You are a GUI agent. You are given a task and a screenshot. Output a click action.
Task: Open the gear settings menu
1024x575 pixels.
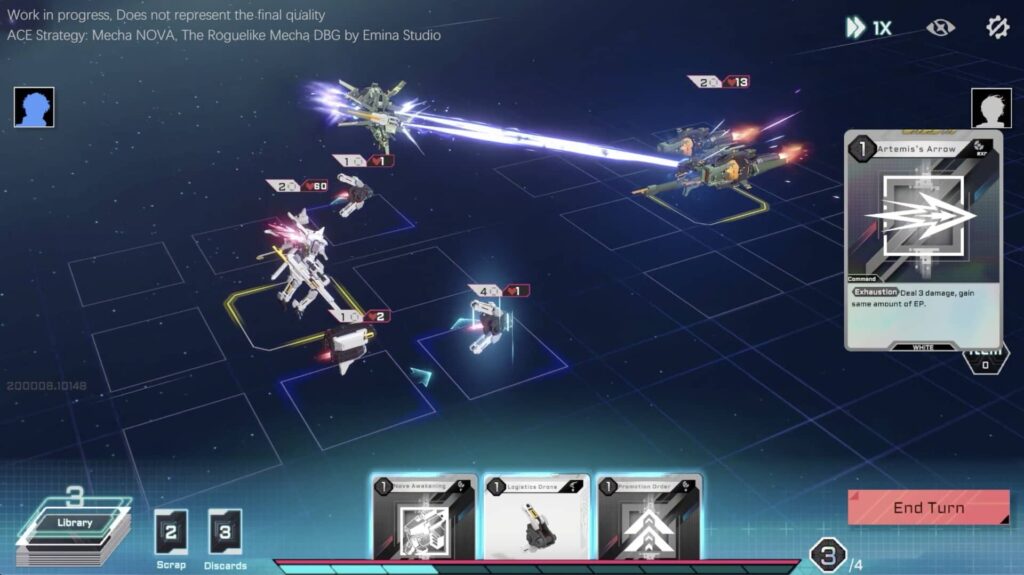[997, 27]
